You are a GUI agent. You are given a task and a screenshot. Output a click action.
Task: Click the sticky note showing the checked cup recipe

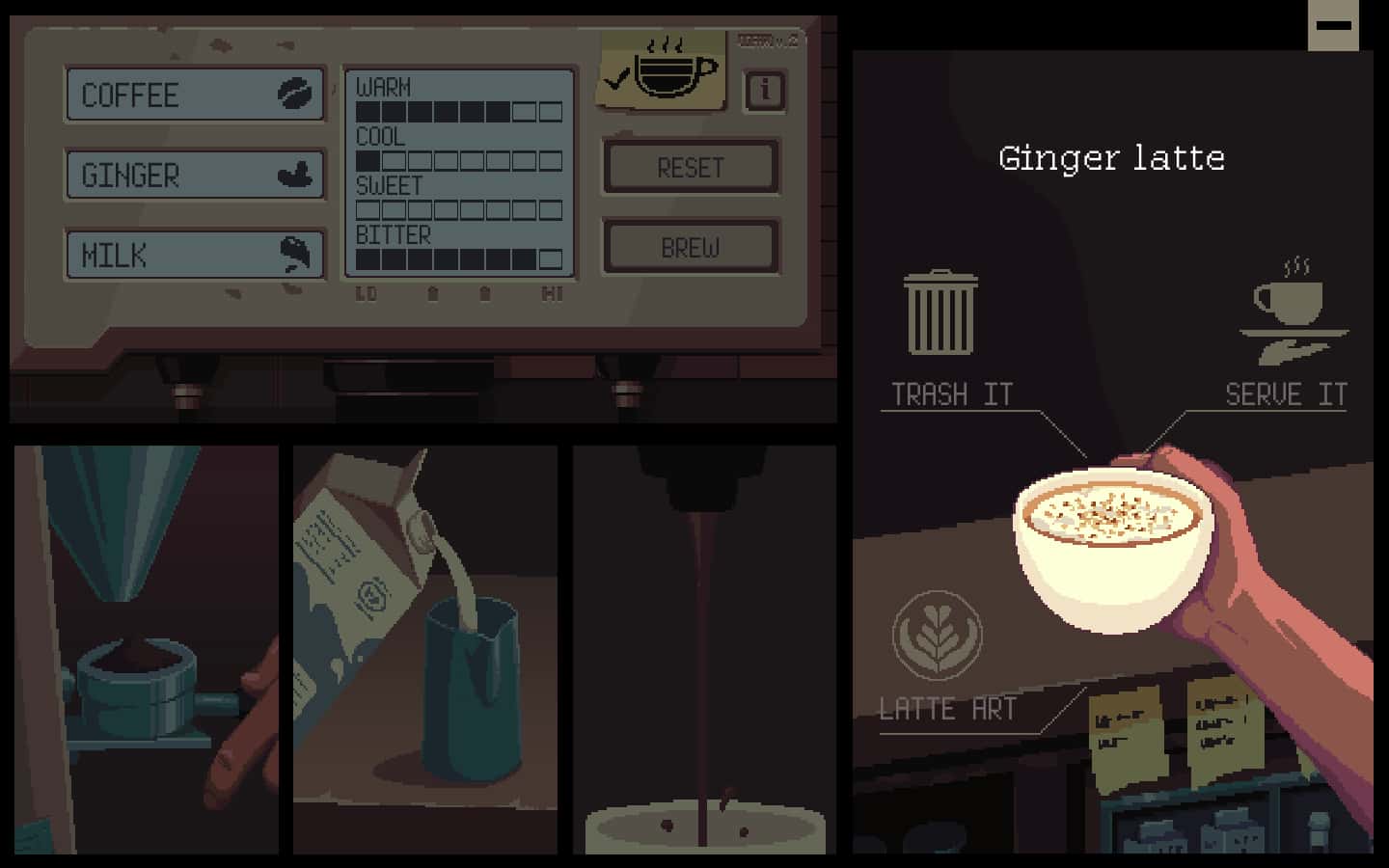coord(662,69)
